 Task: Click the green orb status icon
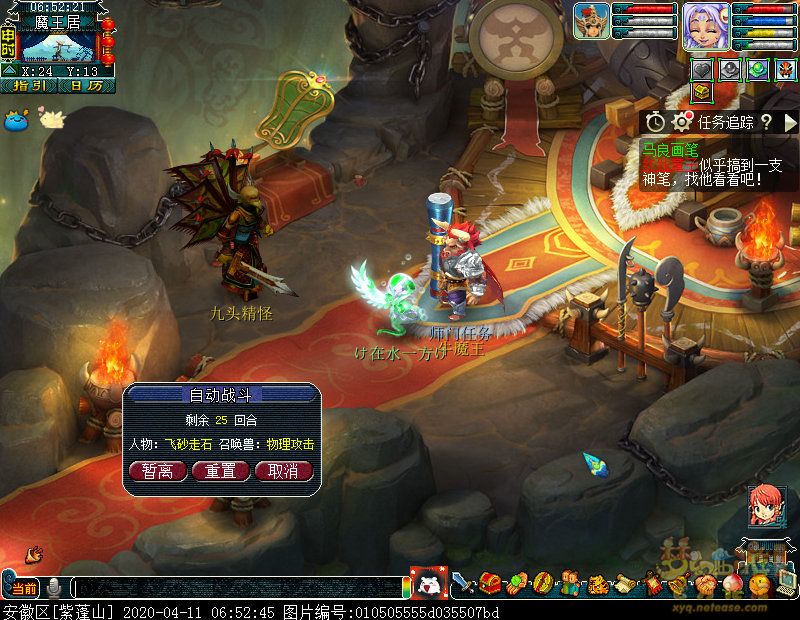pyautogui.click(x=757, y=69)
